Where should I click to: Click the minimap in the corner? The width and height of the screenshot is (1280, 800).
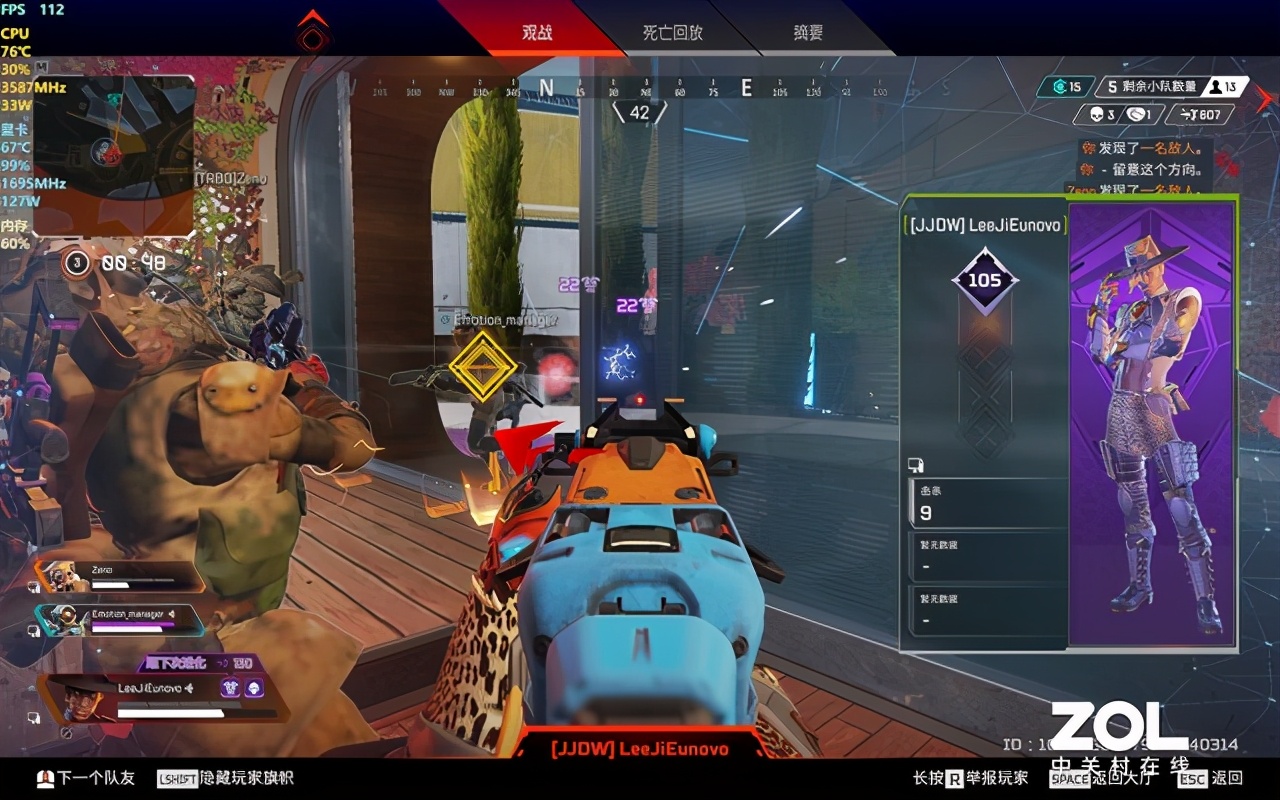click(114, 154)
